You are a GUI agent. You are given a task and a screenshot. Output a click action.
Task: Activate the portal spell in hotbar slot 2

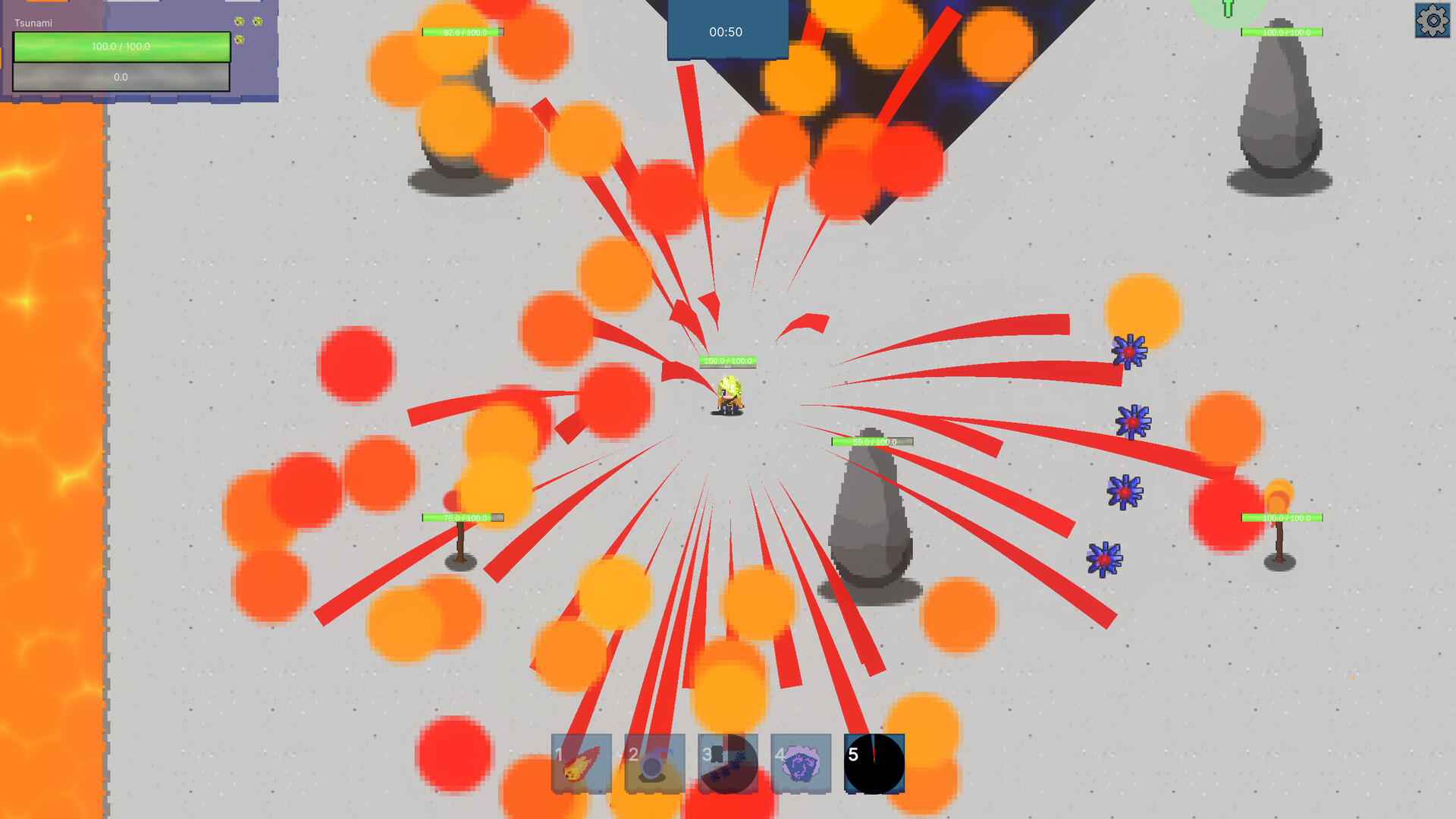[x=653, y=764]
